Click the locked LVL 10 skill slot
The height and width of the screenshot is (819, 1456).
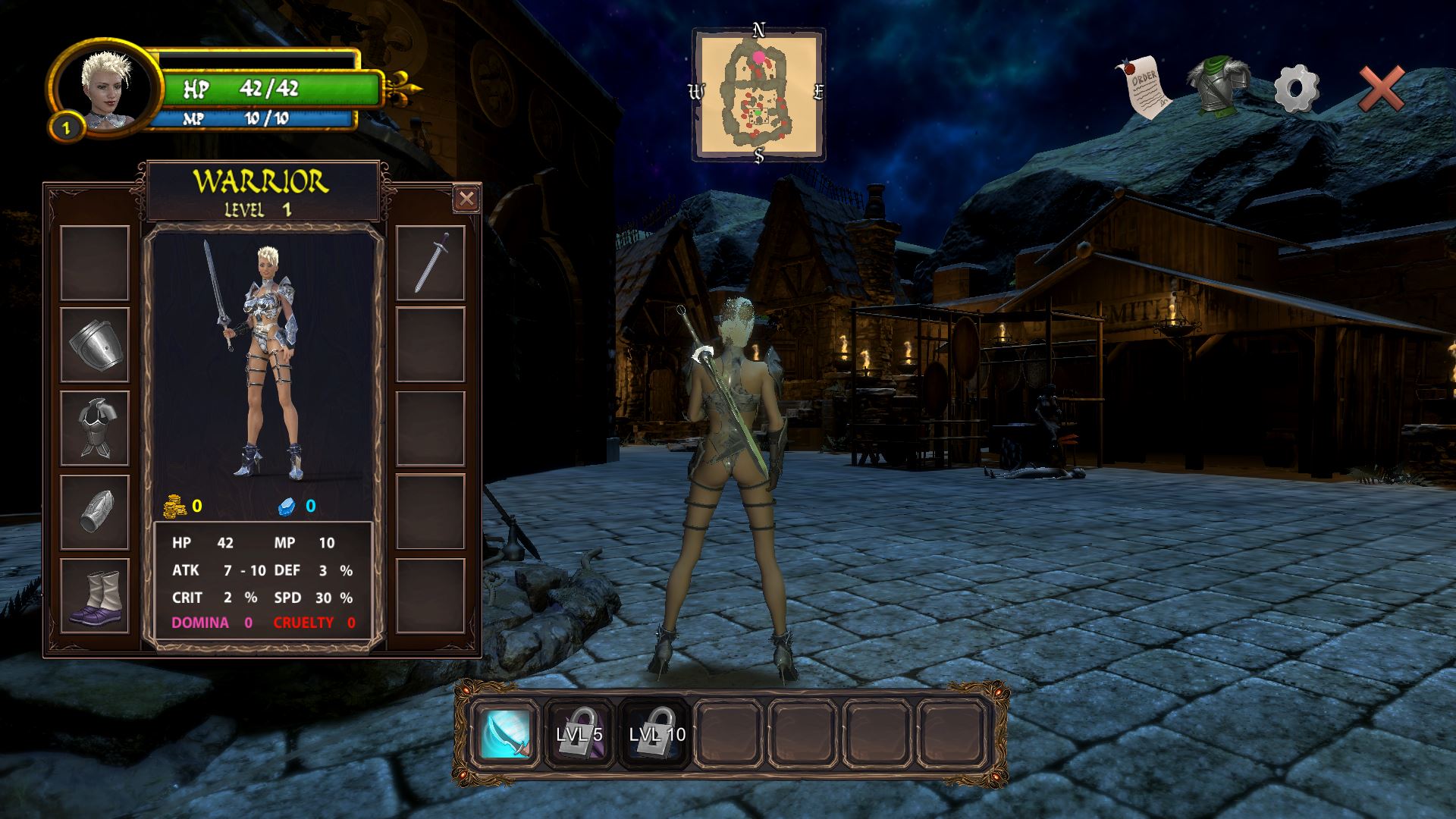tap(657, 734)
